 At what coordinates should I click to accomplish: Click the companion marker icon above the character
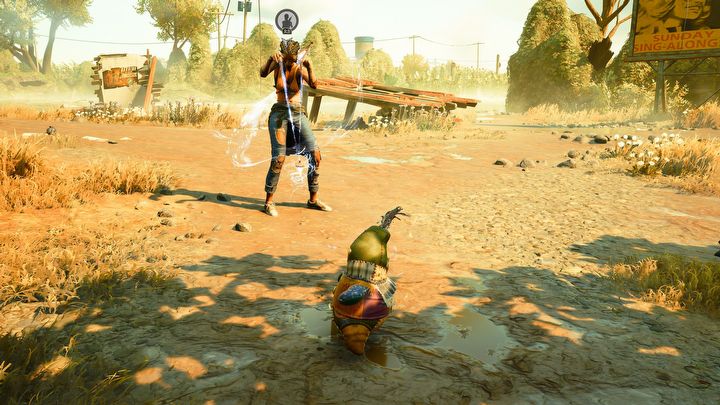(287, 21)
